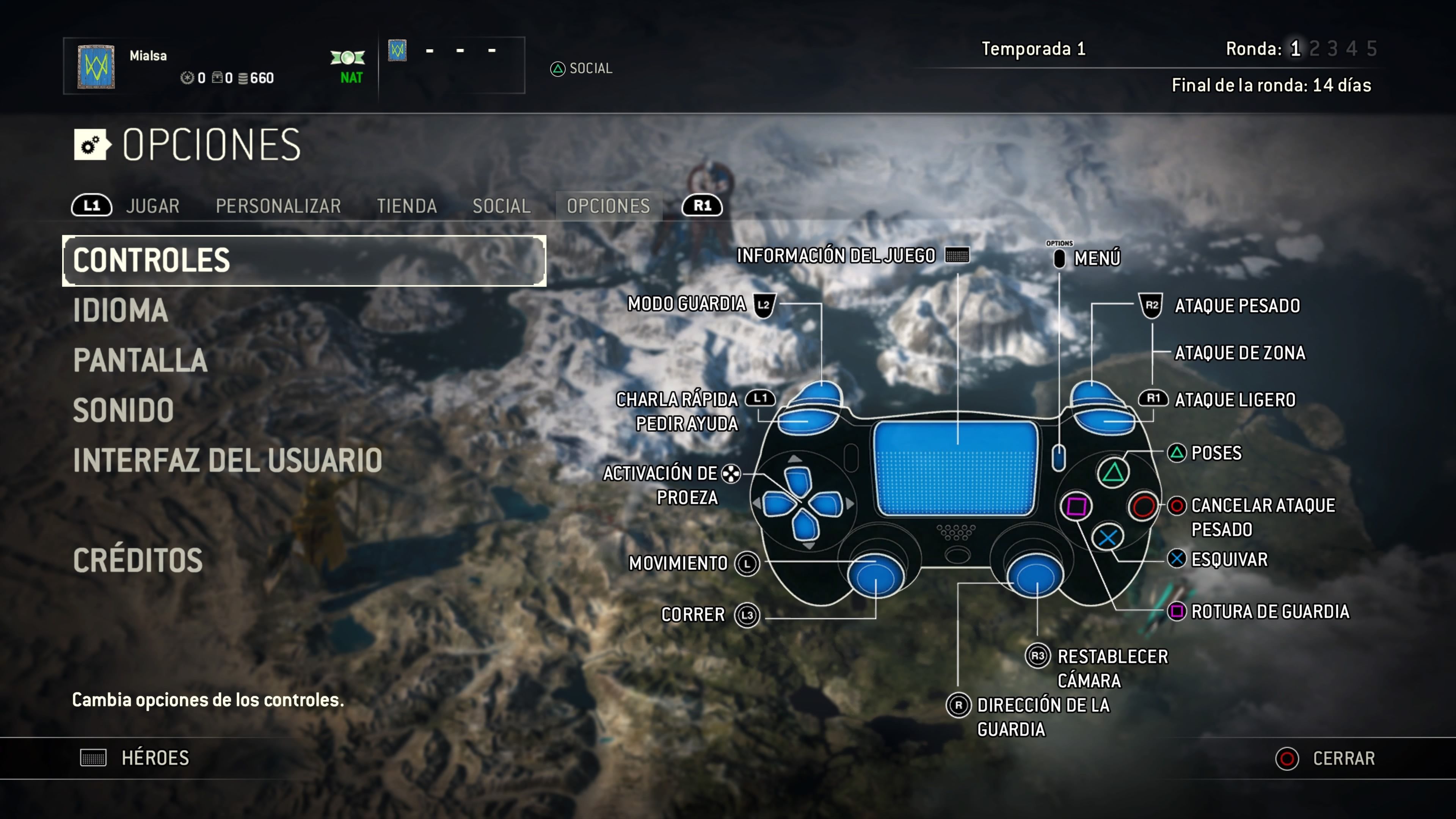Open the Tienda tab
The image size is (1456, 819).
407,206
